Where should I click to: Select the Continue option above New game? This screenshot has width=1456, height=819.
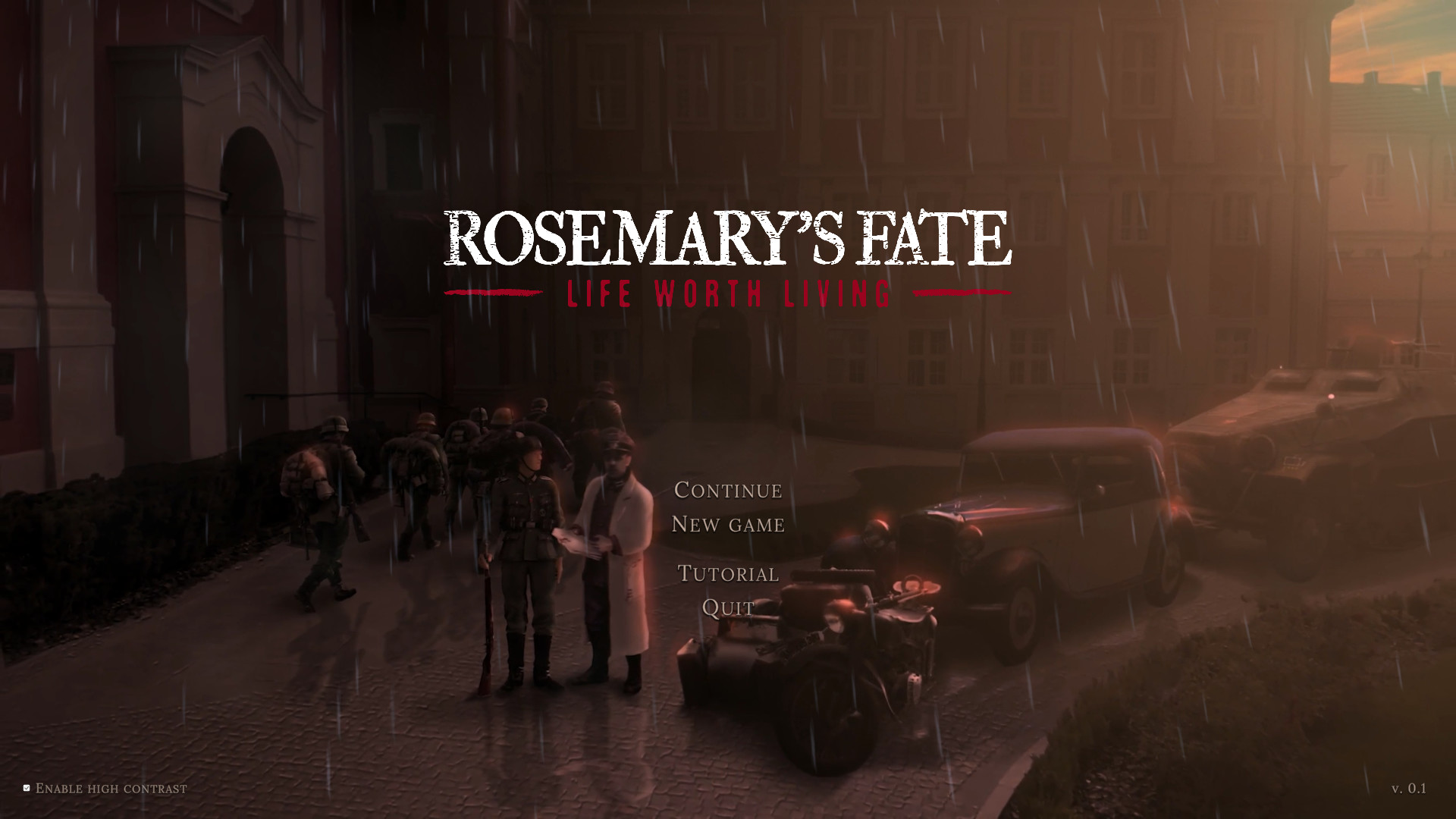(727, 491)
